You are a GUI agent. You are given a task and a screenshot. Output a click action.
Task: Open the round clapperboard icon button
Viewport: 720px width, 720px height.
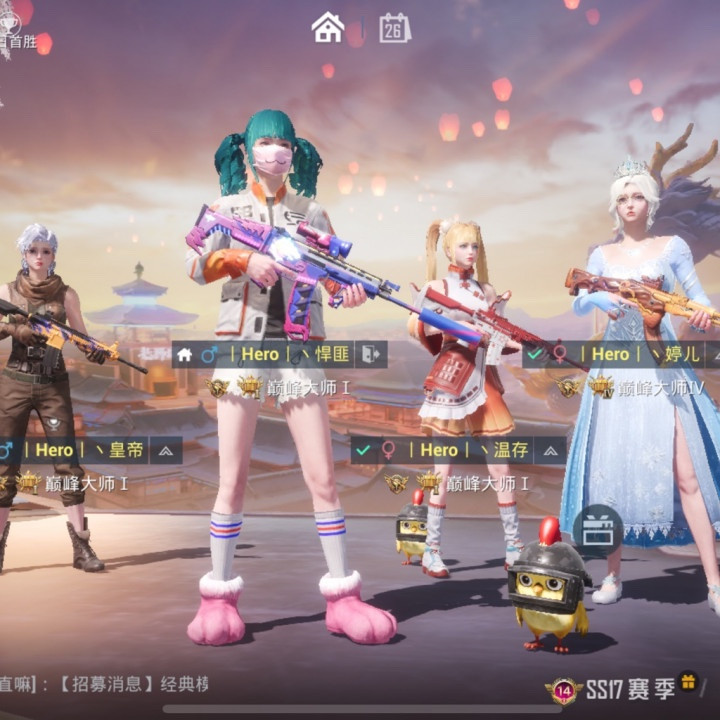[597, 530]
